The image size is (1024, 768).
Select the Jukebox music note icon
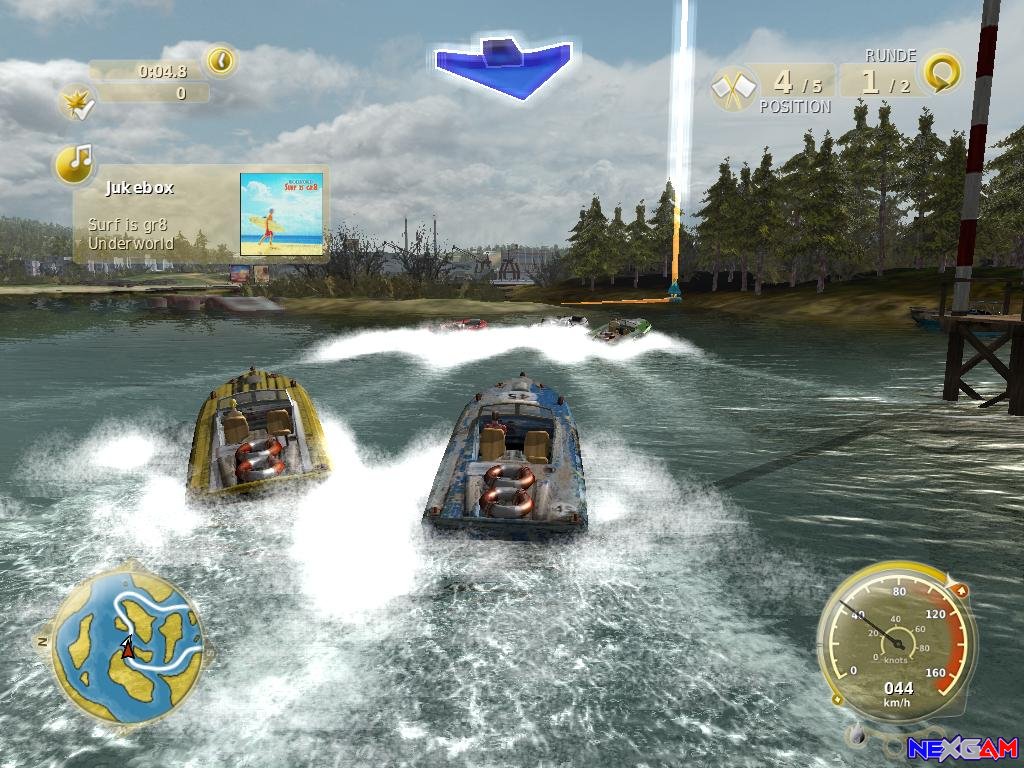[75, 163]
